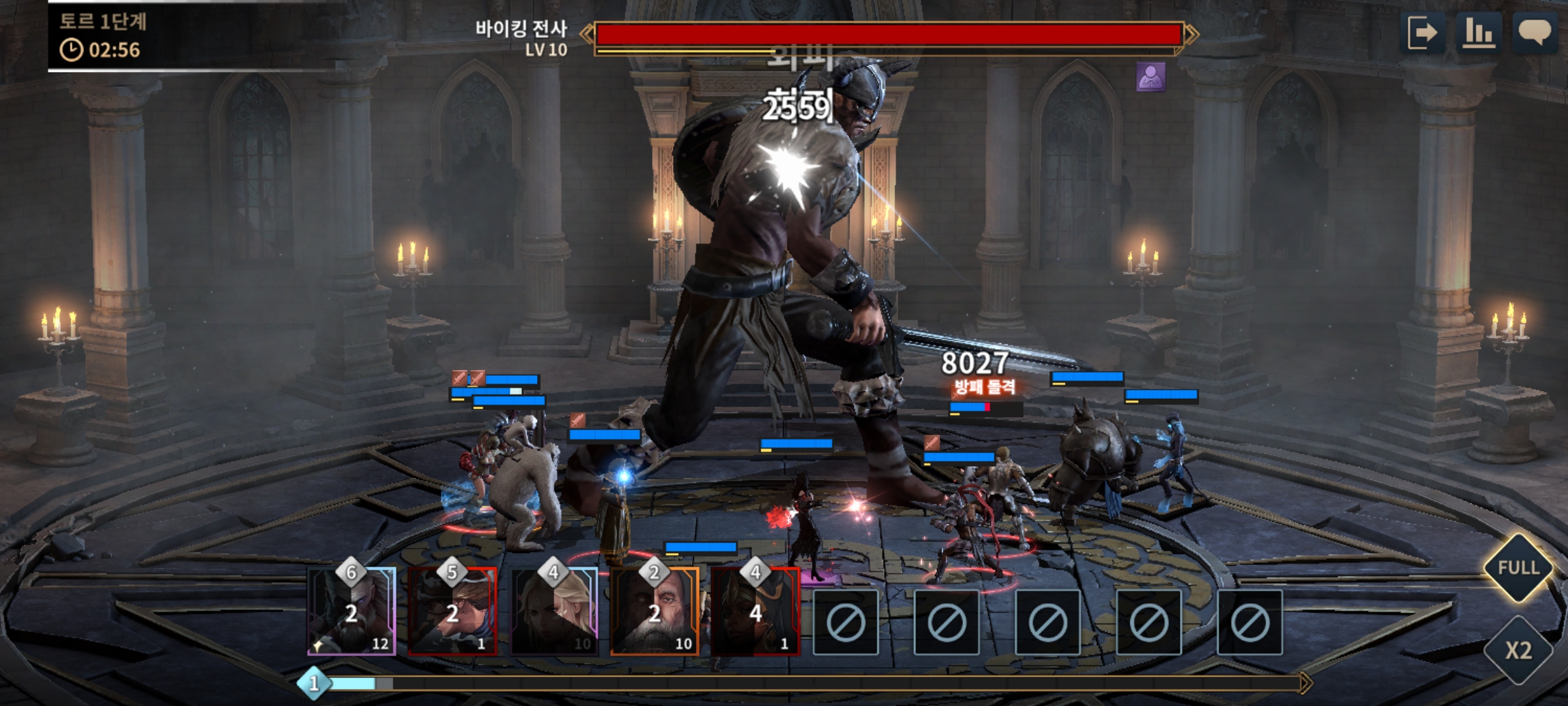The width and height of the screenshot is (1568, 706).
Task: Open the battle statistics bar-chart panel
Action: click(x=1478, y=33)
